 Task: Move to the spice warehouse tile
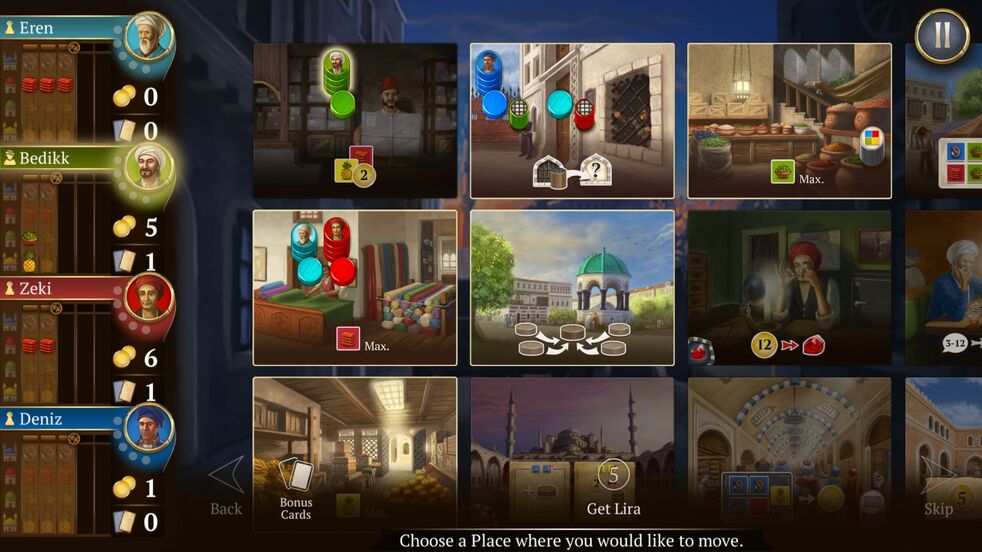click(x=789, y=120)
